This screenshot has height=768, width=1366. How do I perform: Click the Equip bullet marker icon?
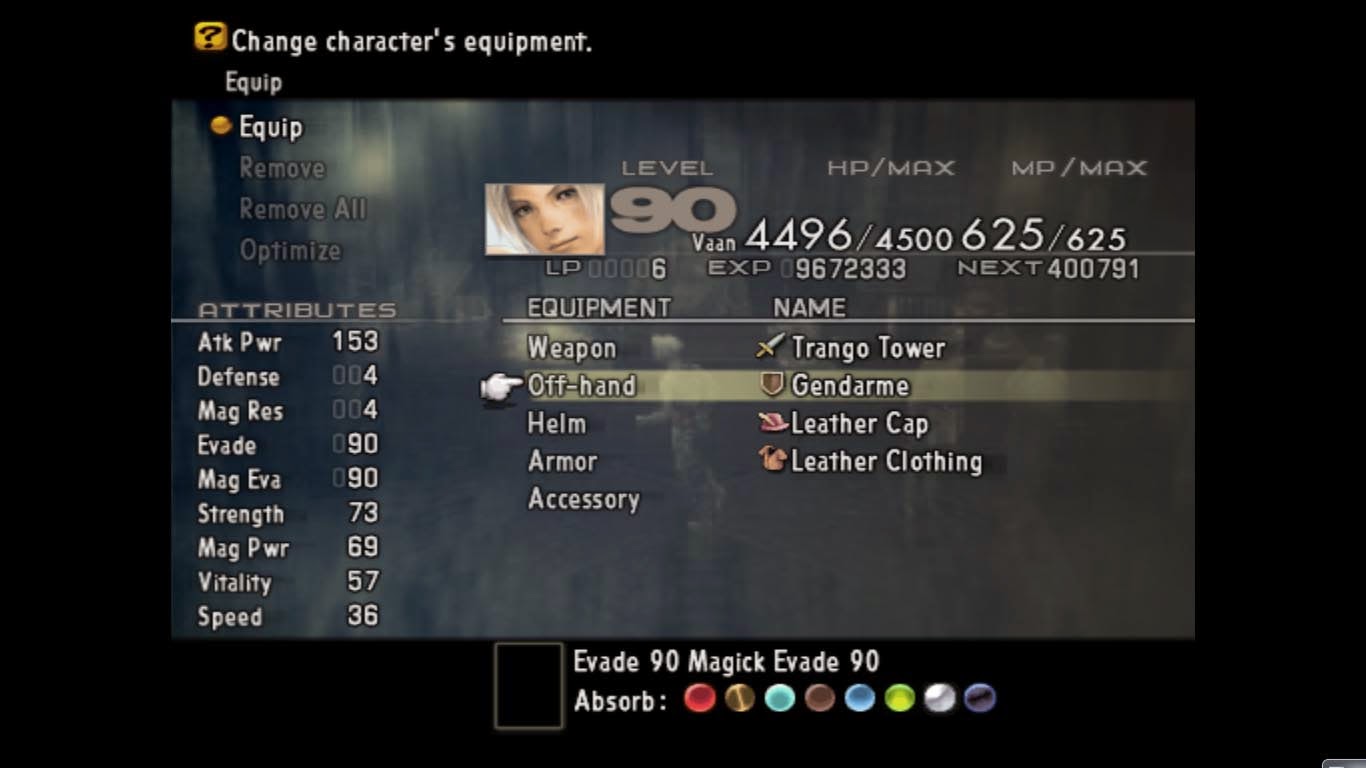pos(224,128)
